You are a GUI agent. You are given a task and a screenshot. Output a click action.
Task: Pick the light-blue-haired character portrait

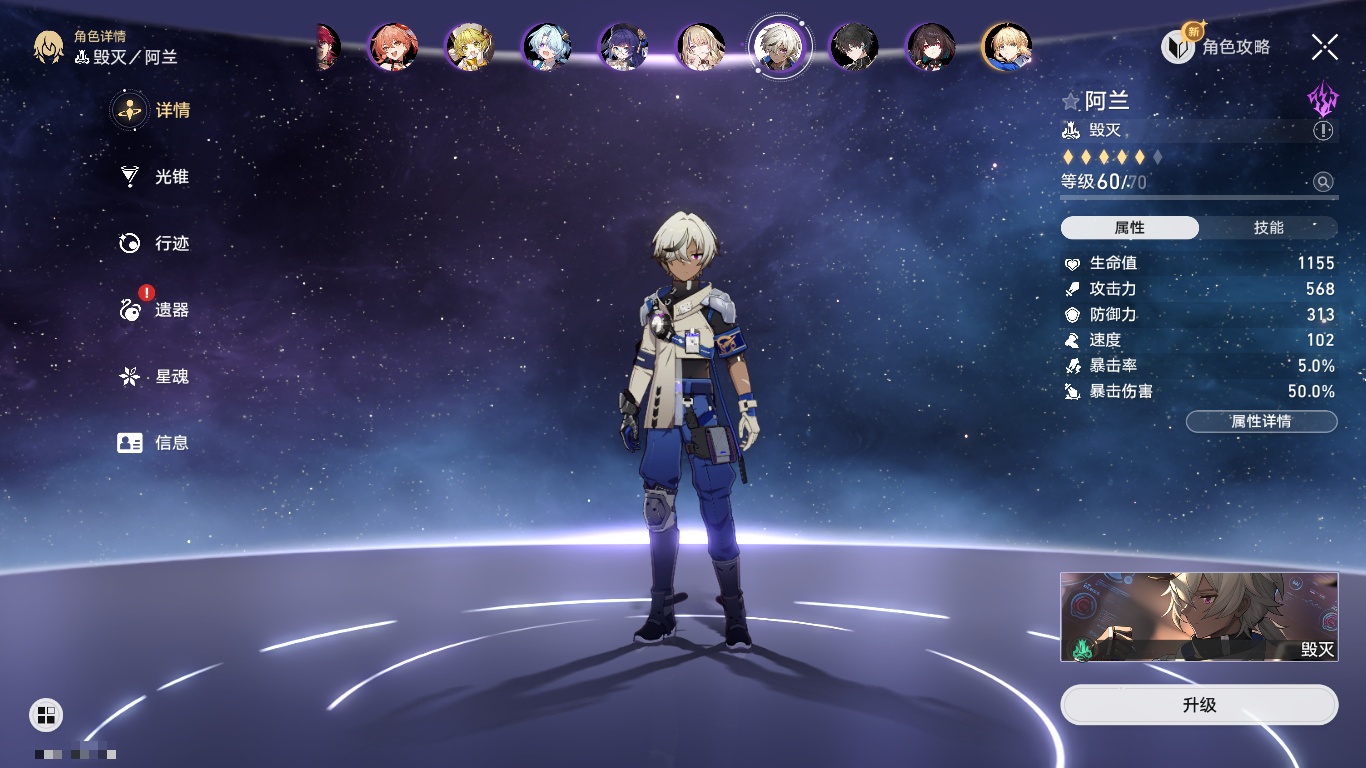click(547, 47)
